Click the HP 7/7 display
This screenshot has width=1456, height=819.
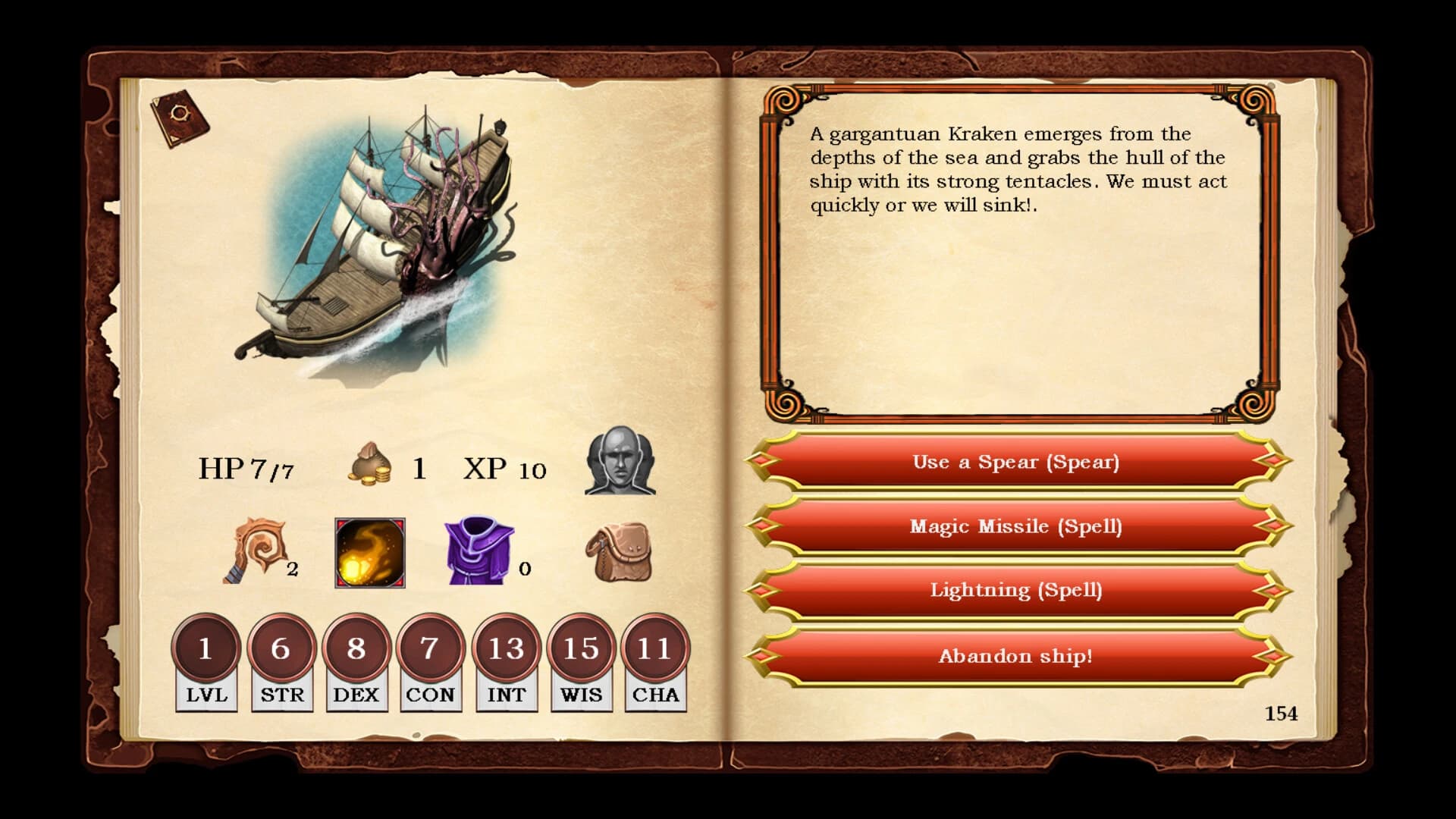tap(246, 468)
